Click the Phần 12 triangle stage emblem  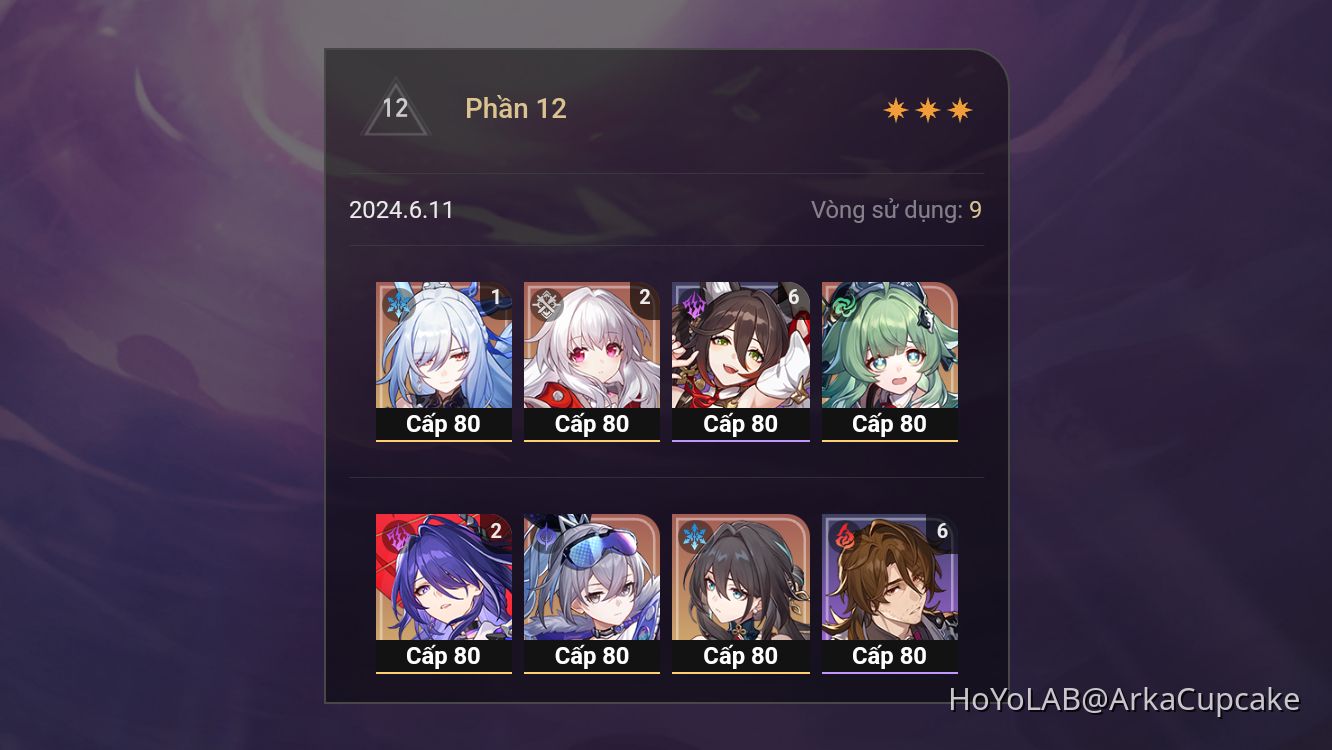396,108
